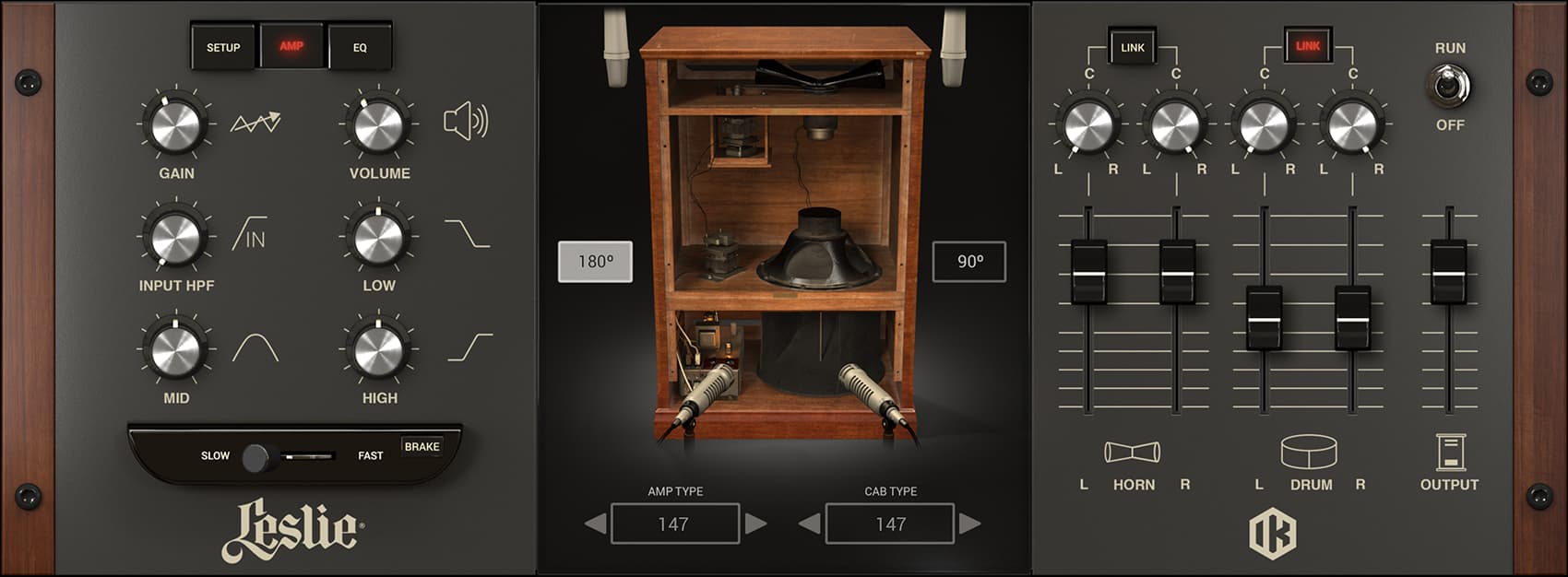The height and width of the screenshot is (577, 1568).
Task: Click the VOLUME knob
Action: pyautogui.click(x=378, y=125)
